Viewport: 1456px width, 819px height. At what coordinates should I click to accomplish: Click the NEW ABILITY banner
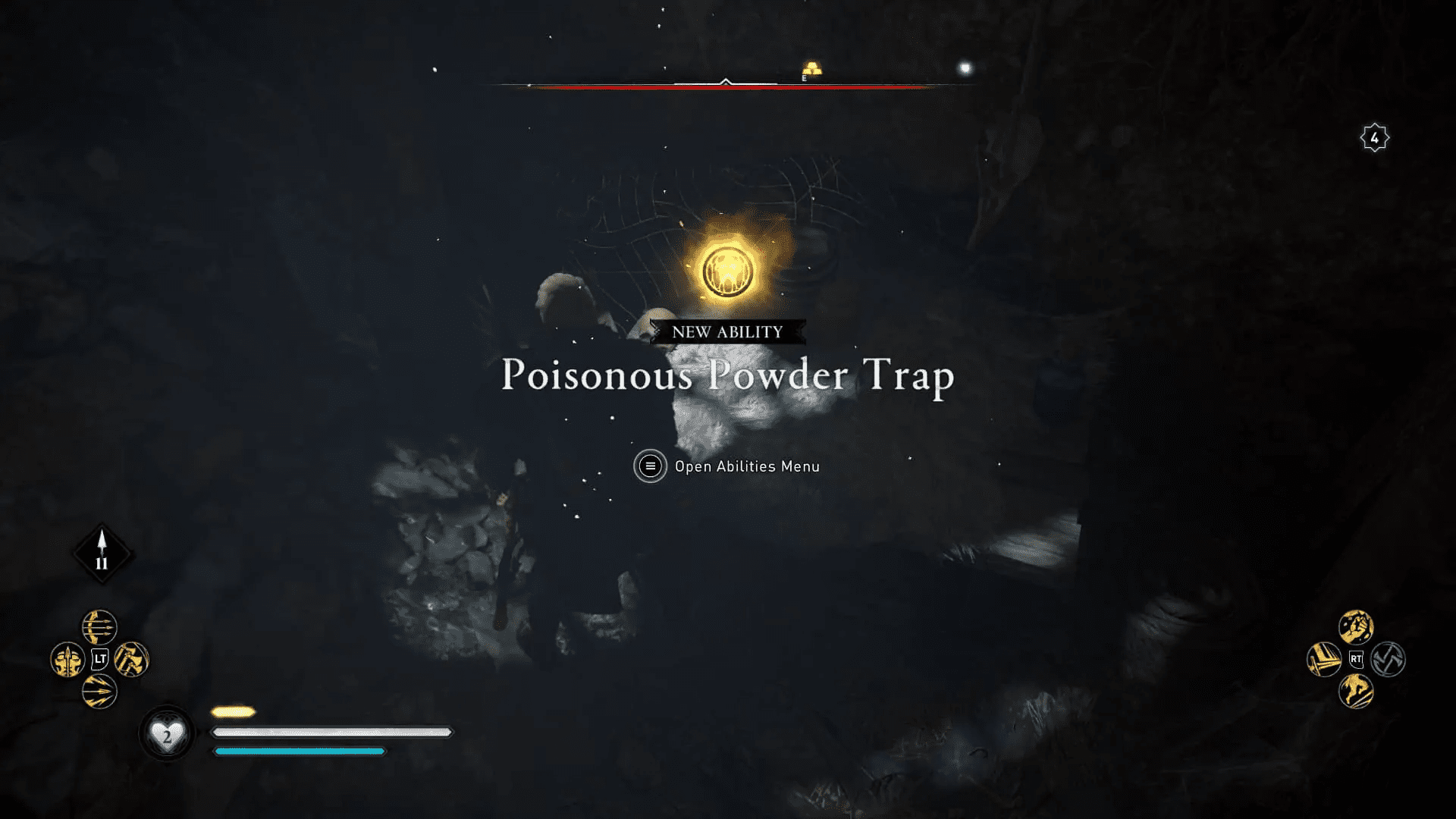tap(726, 331)
